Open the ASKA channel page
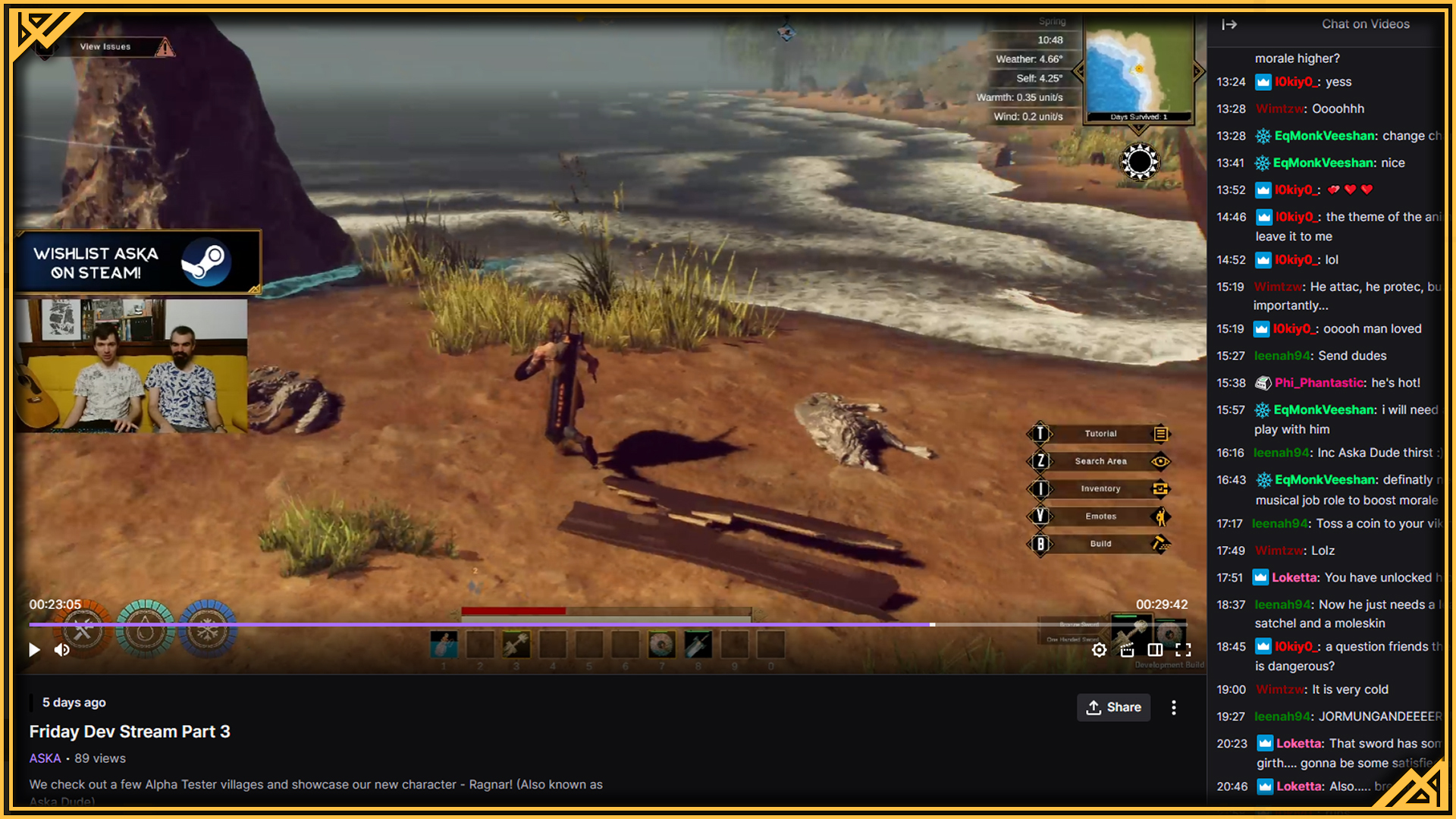 [x=44, y=758]
